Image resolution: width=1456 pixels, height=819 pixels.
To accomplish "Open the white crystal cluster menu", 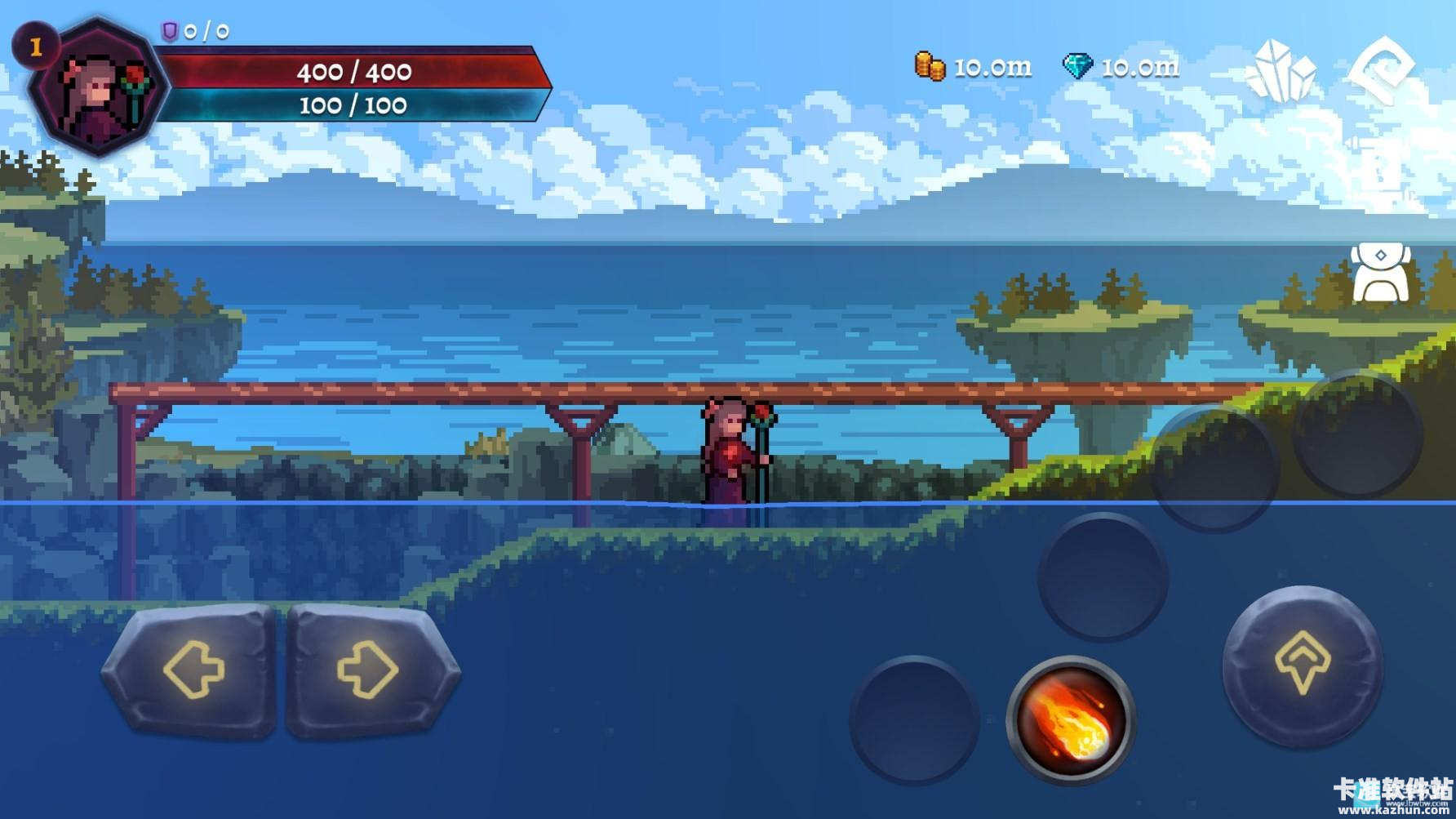I will click(1280, 71).
